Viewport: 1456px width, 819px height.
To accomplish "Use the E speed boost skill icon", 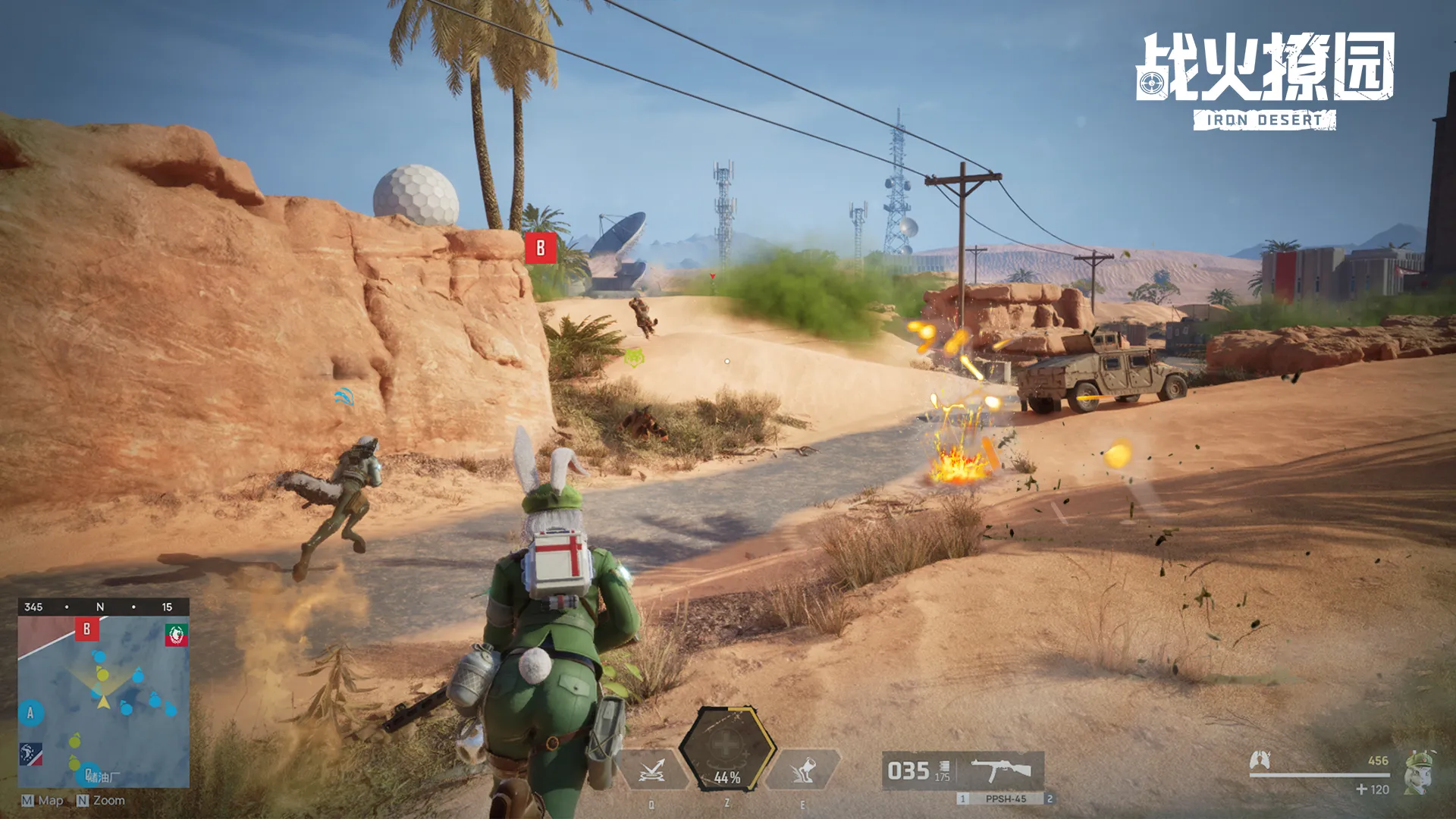I will point(804,770).
